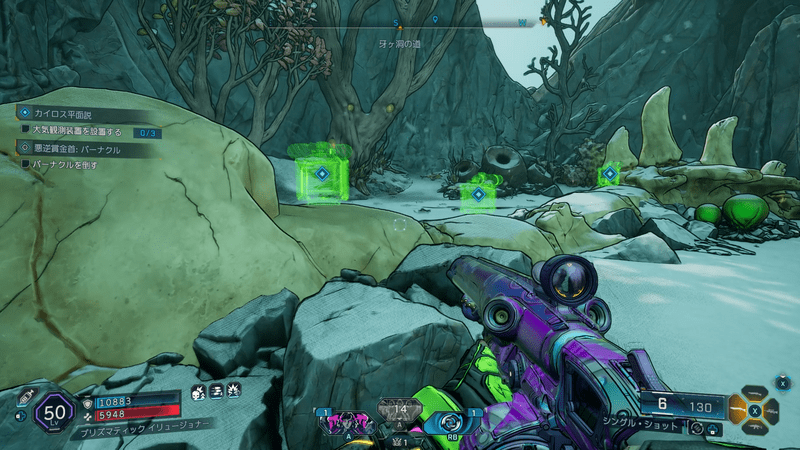This screenshot has height=450, width=800.
Task: Use the syringe repair kit icon
Action: point(23,394)
